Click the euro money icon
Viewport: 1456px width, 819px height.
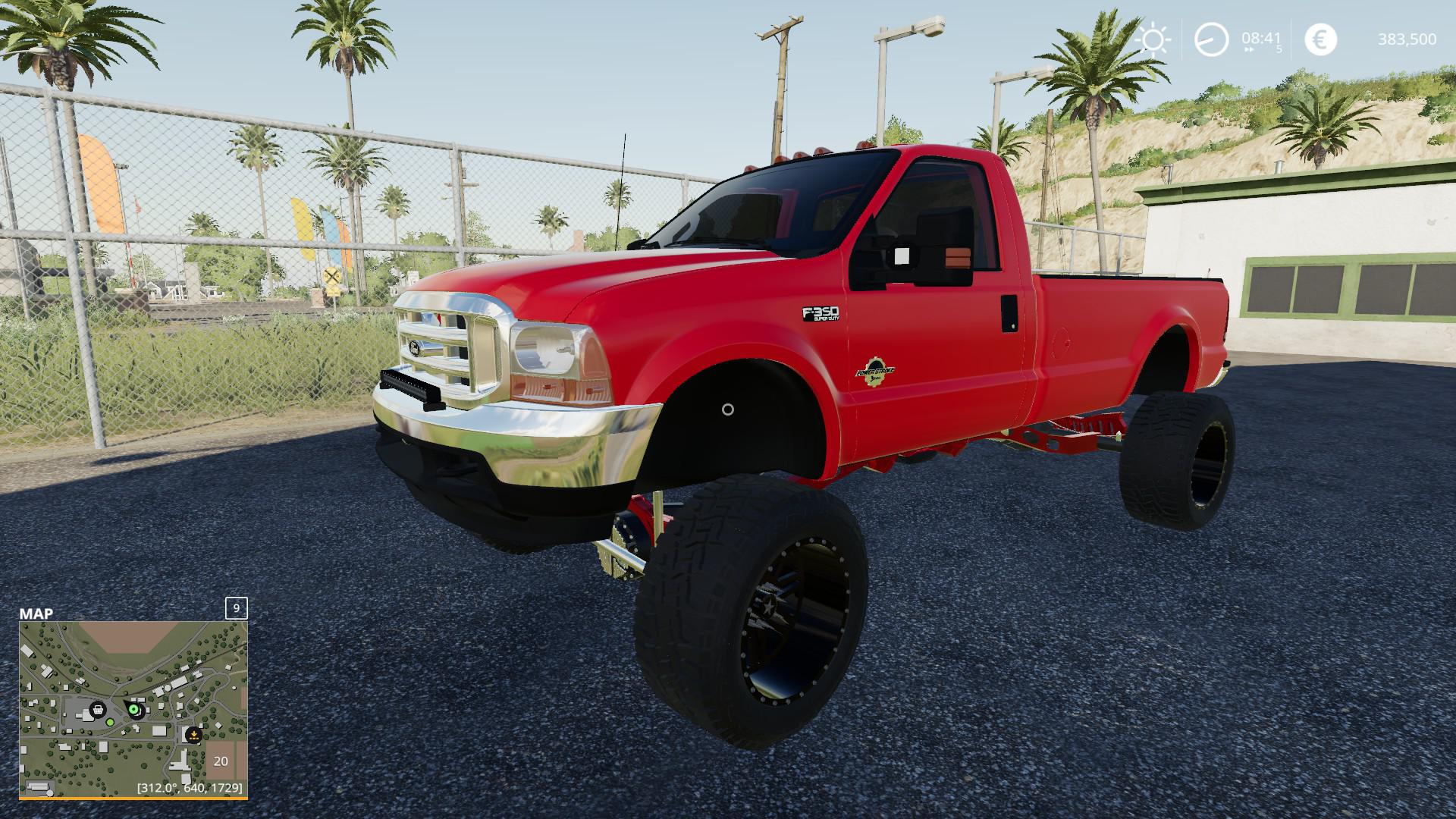click(1320, 39)
